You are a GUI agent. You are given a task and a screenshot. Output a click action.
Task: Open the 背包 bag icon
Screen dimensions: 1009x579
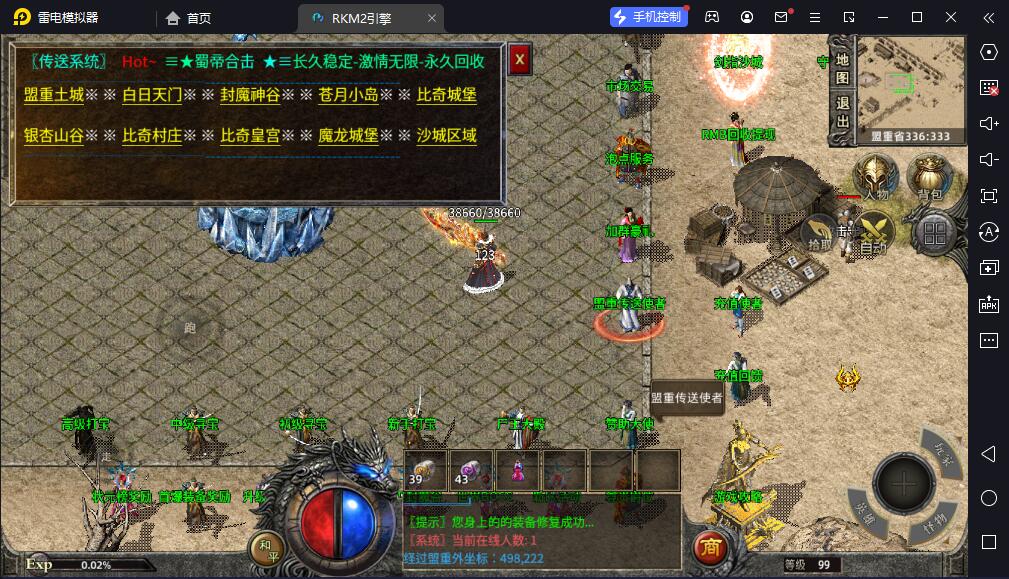coord(930,178)
